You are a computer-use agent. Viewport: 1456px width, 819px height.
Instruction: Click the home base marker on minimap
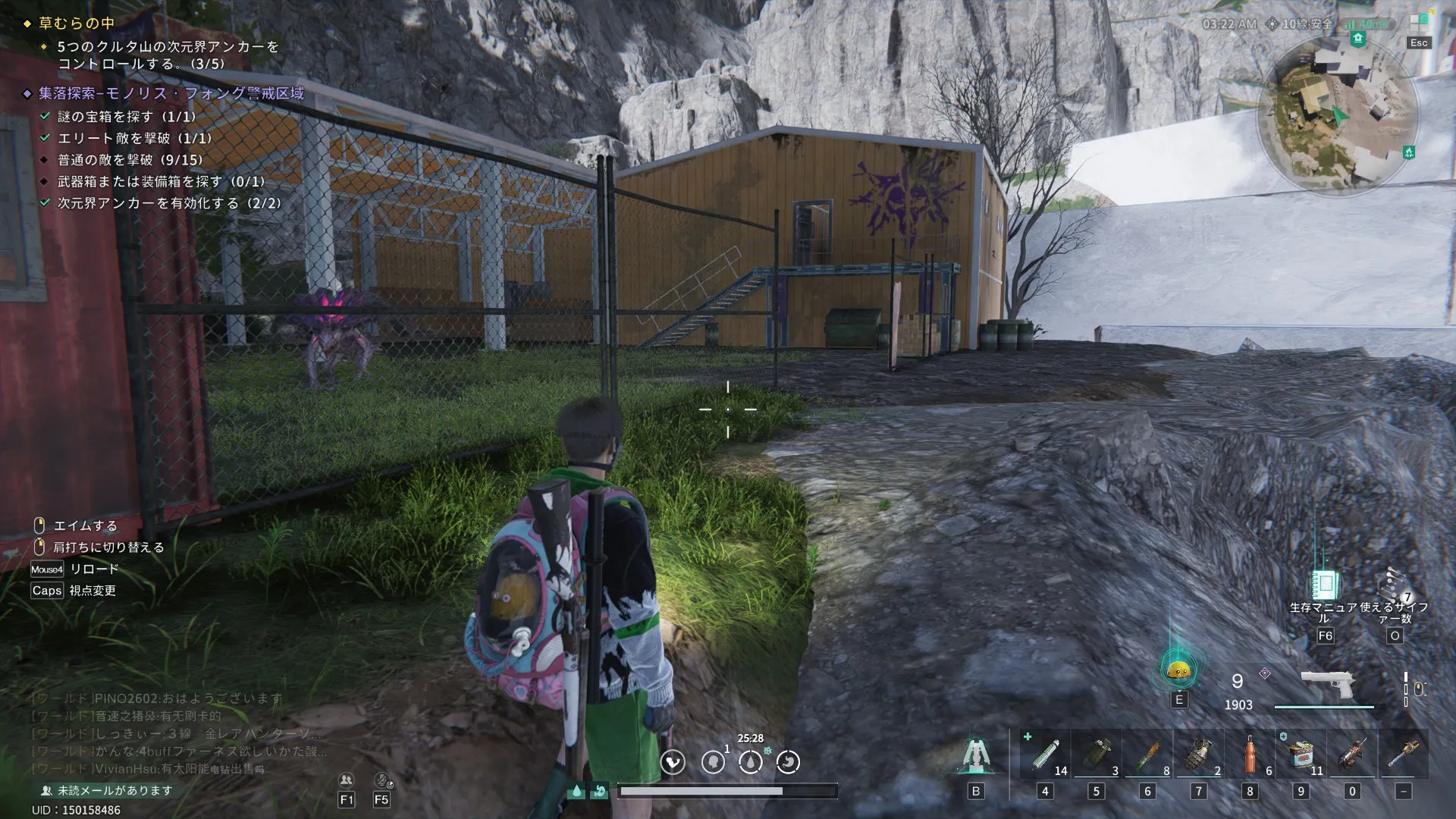pos(1358,39)
